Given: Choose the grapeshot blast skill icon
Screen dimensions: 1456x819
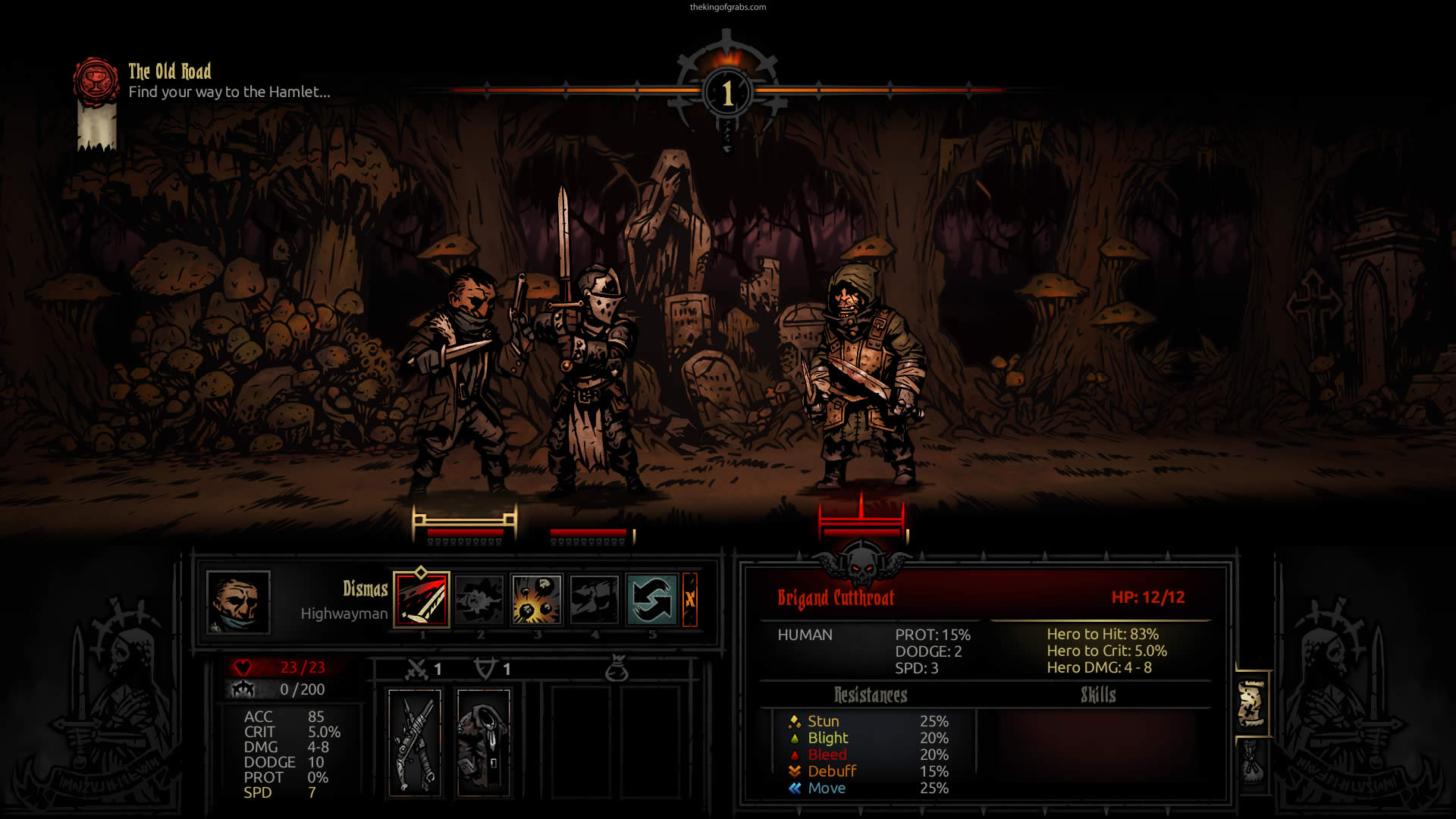Looking at the screenshot, I should [537, 599].
